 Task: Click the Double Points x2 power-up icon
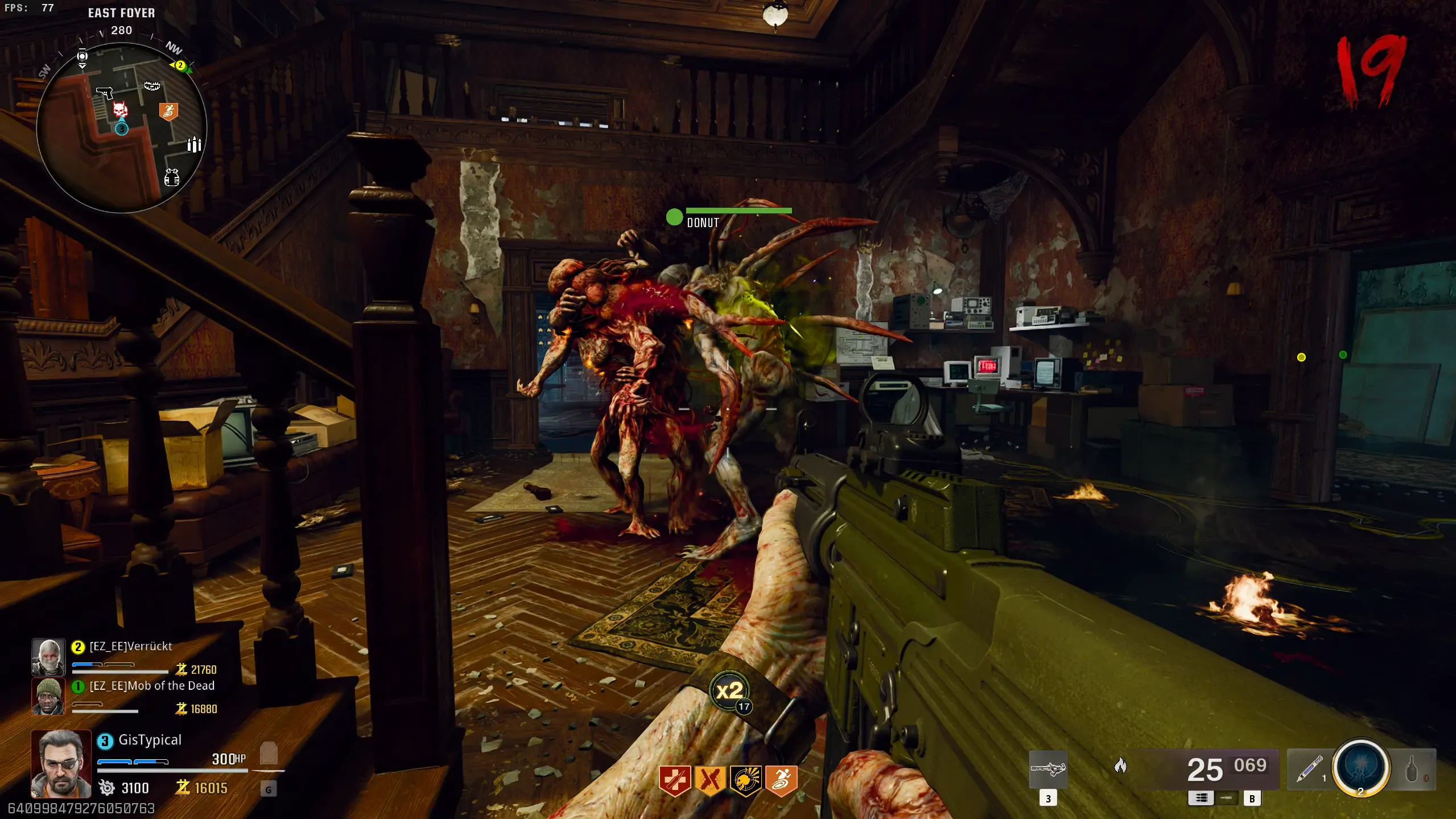pyautogui.click(x=730, y=692)
